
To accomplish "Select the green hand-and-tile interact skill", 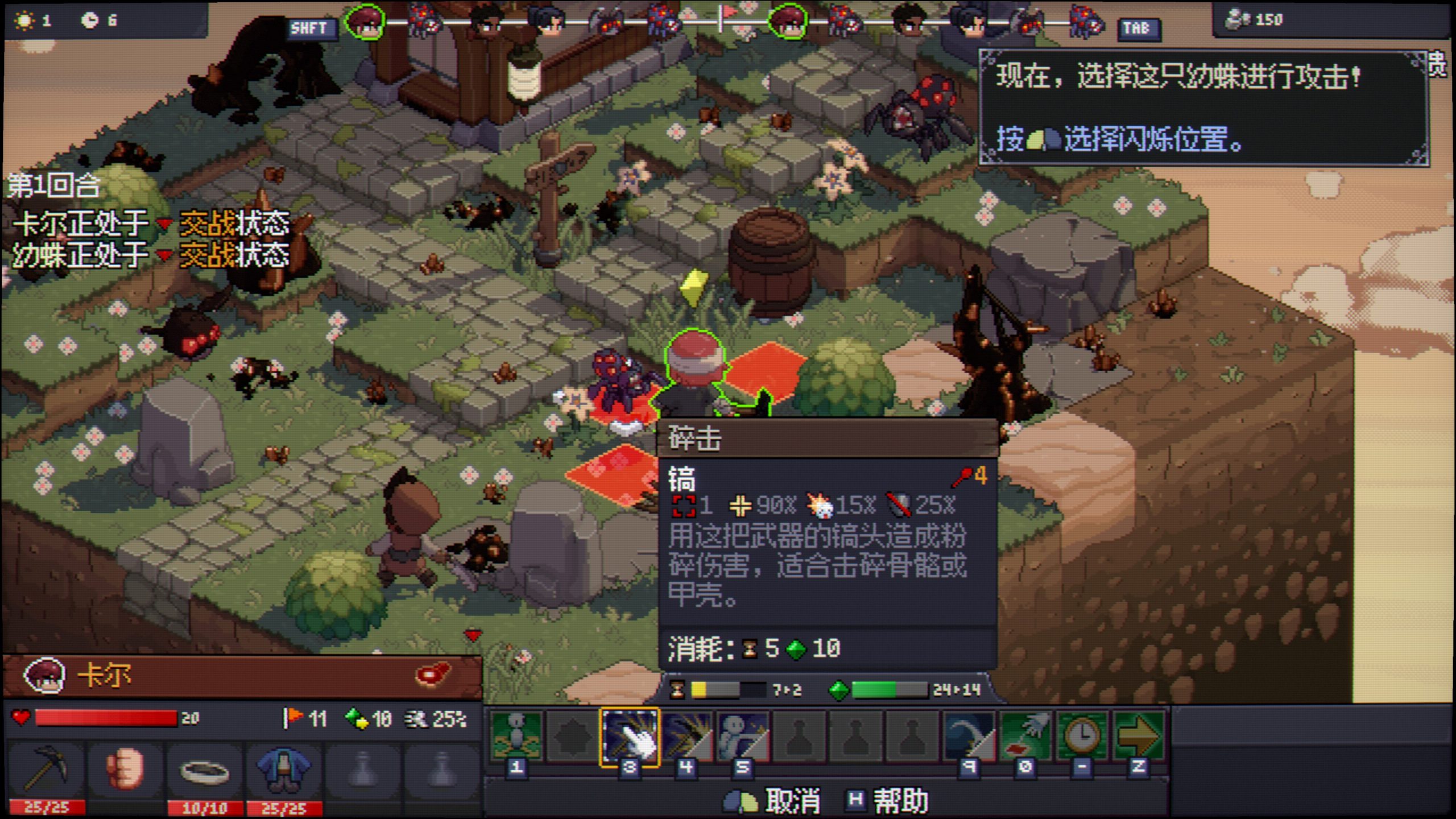I will click(x=1025, y=737).
